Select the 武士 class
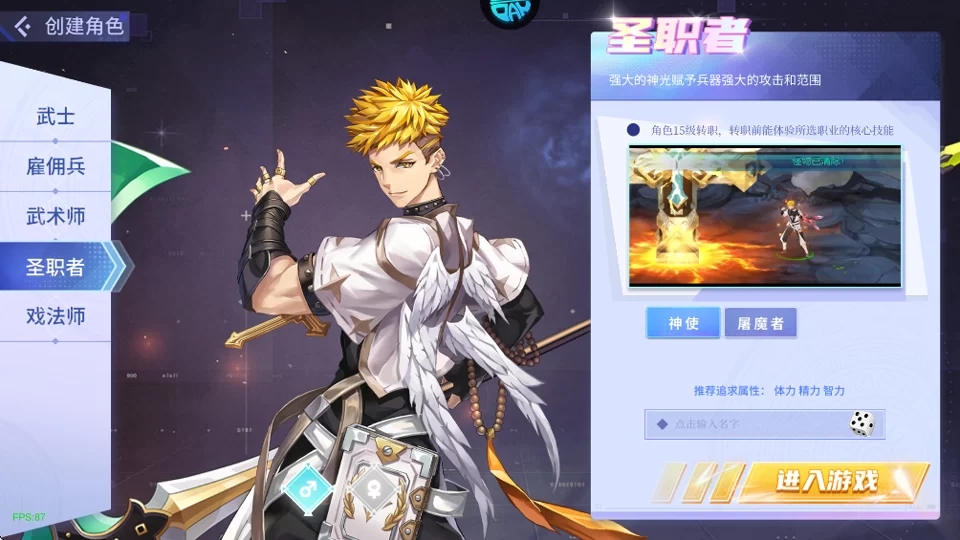This screenshot has height=540, width=960. click(55, 117)
